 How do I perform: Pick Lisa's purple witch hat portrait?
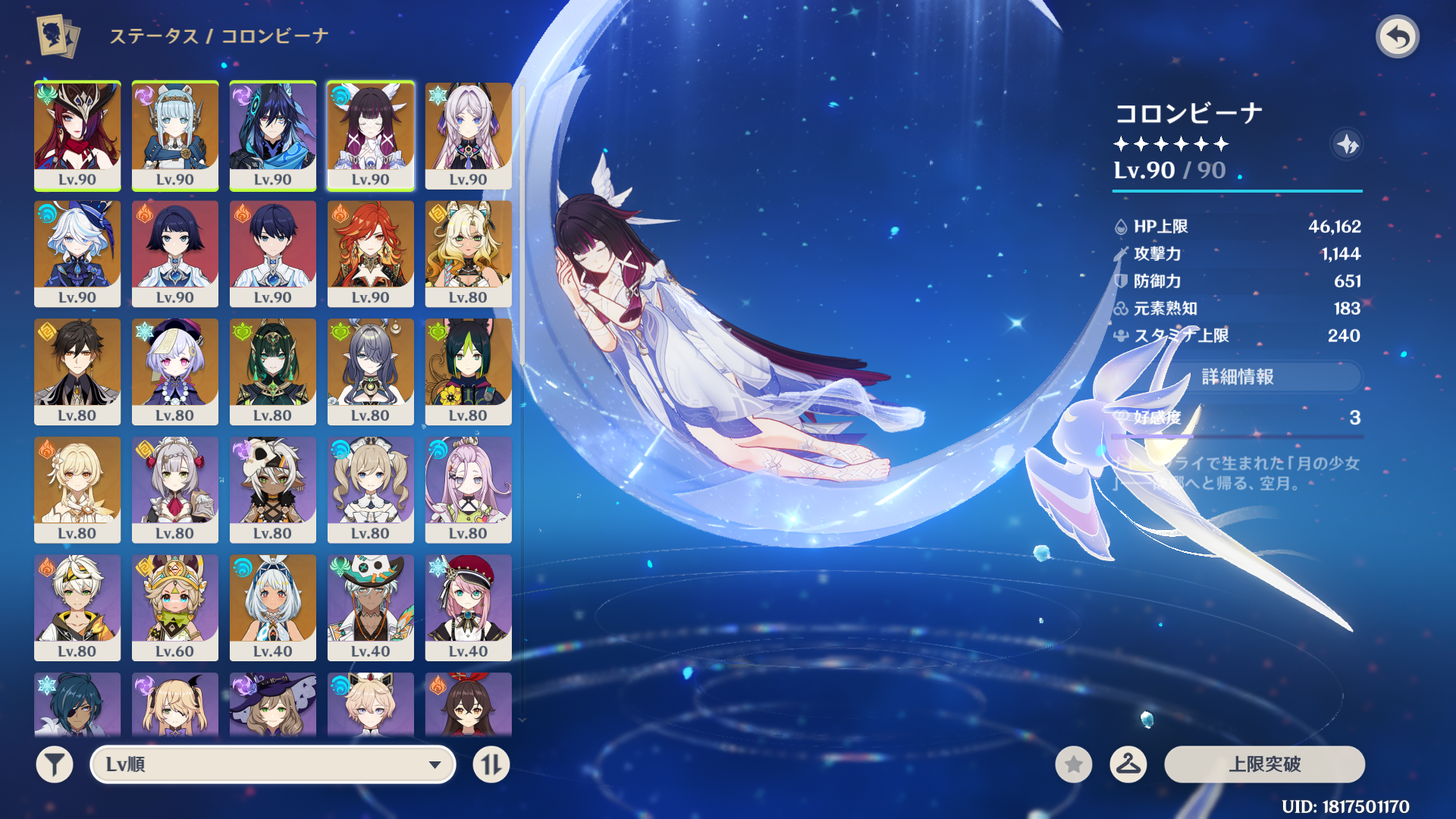[x=273, y=705]
